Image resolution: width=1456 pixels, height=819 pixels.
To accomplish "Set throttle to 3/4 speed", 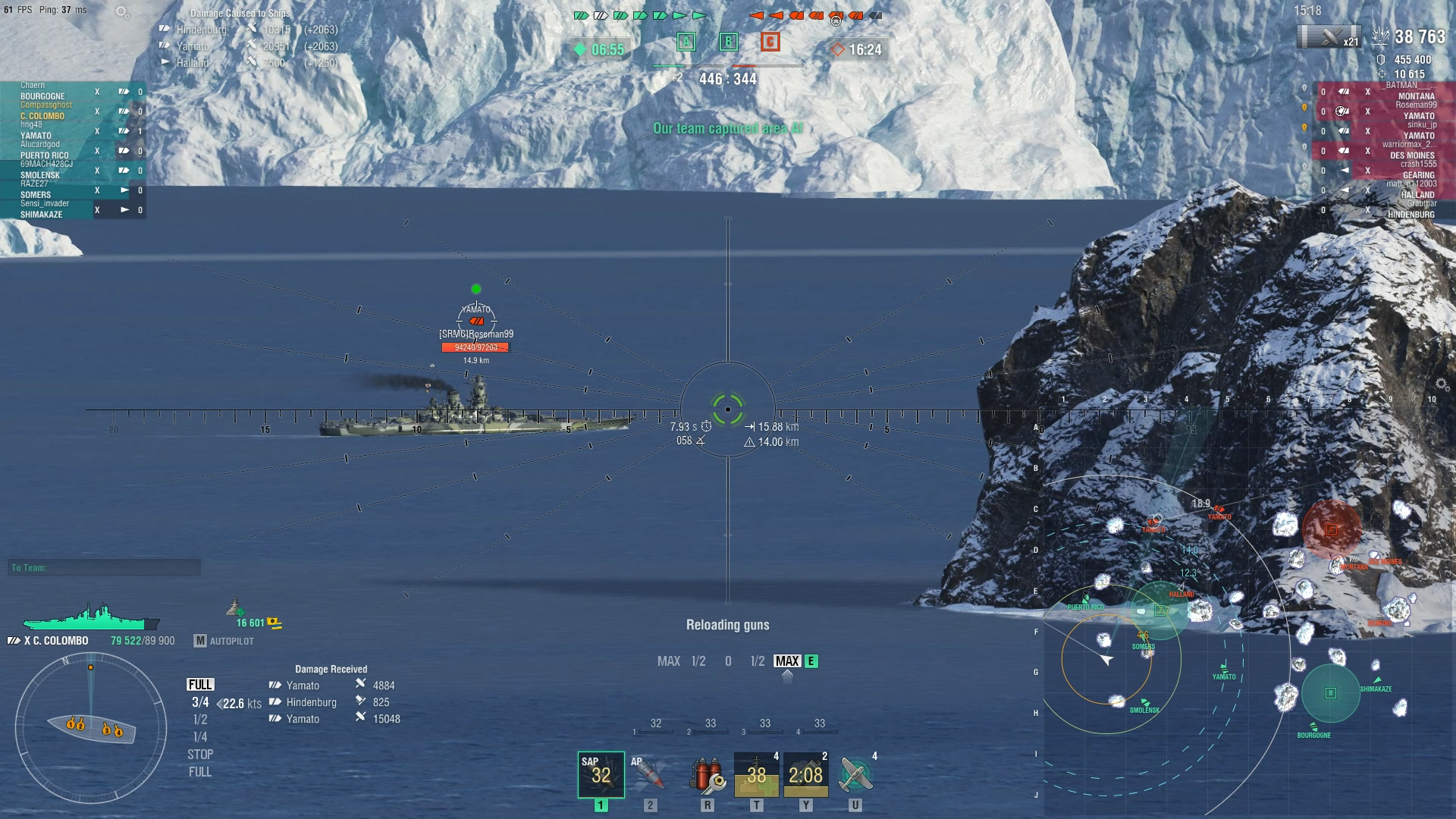I will pos(200,702).
